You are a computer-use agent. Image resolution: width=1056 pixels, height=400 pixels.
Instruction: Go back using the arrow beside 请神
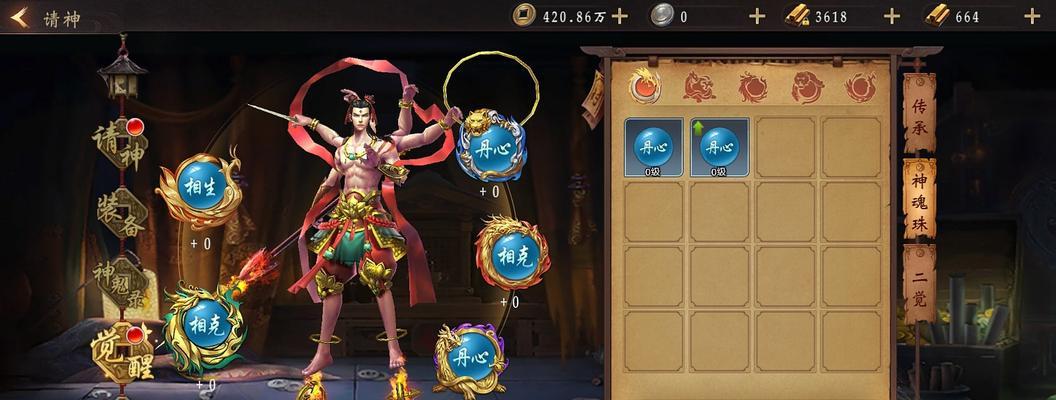pyautogui.click(x=20, y=17)
